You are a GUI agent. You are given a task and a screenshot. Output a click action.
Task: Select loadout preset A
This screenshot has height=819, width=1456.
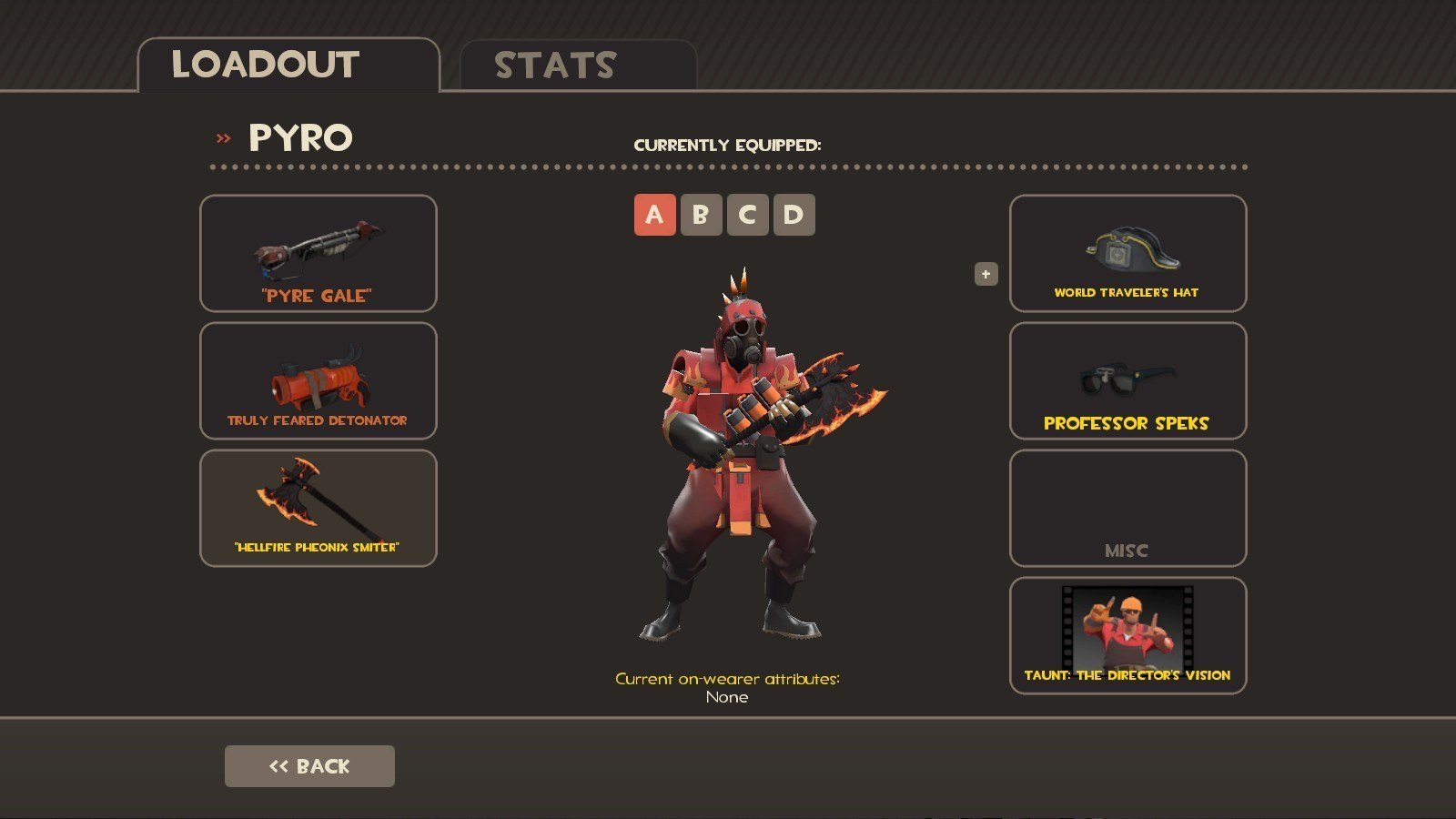(x=654, y=215)
